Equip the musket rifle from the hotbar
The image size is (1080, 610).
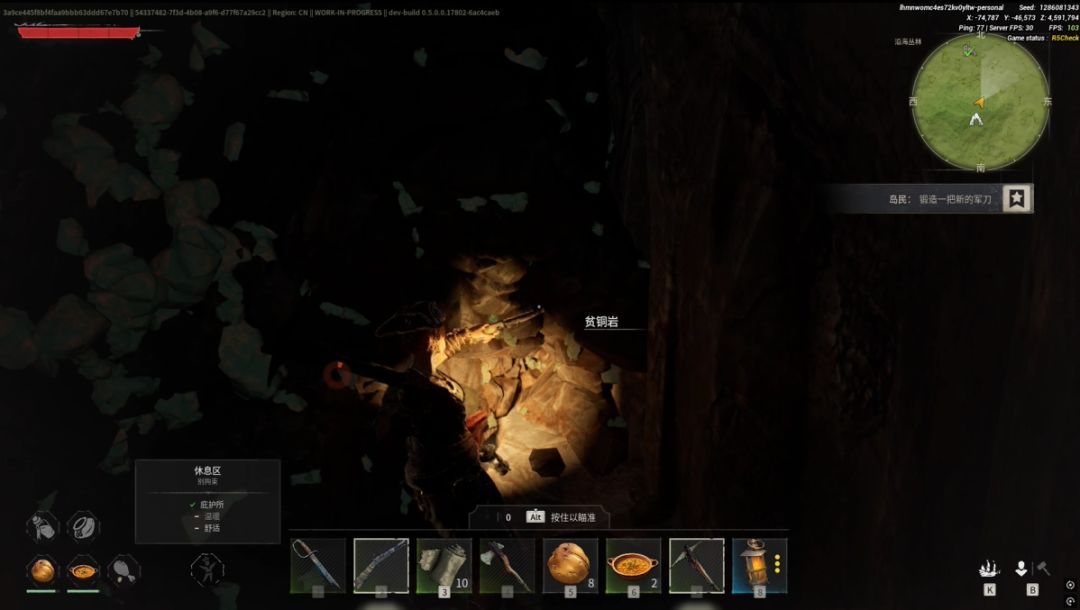(381, 565)
